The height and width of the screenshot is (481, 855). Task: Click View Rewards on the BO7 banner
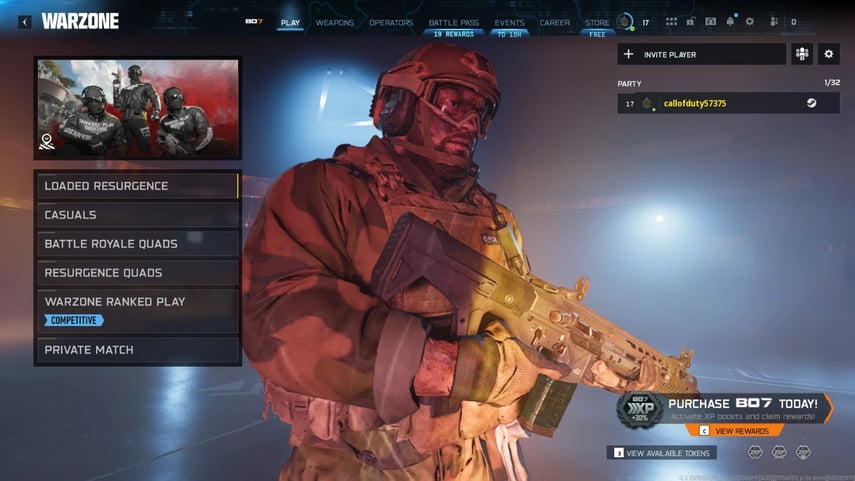tap(742, 431)
